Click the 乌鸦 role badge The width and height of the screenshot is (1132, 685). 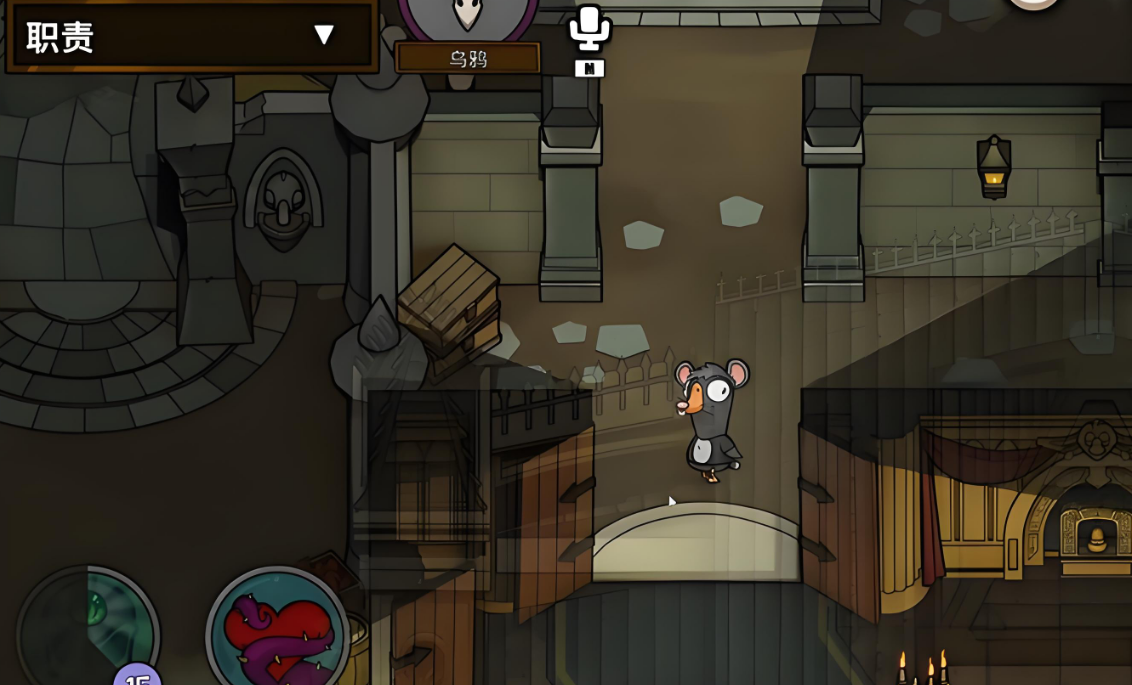coord(467,57)
